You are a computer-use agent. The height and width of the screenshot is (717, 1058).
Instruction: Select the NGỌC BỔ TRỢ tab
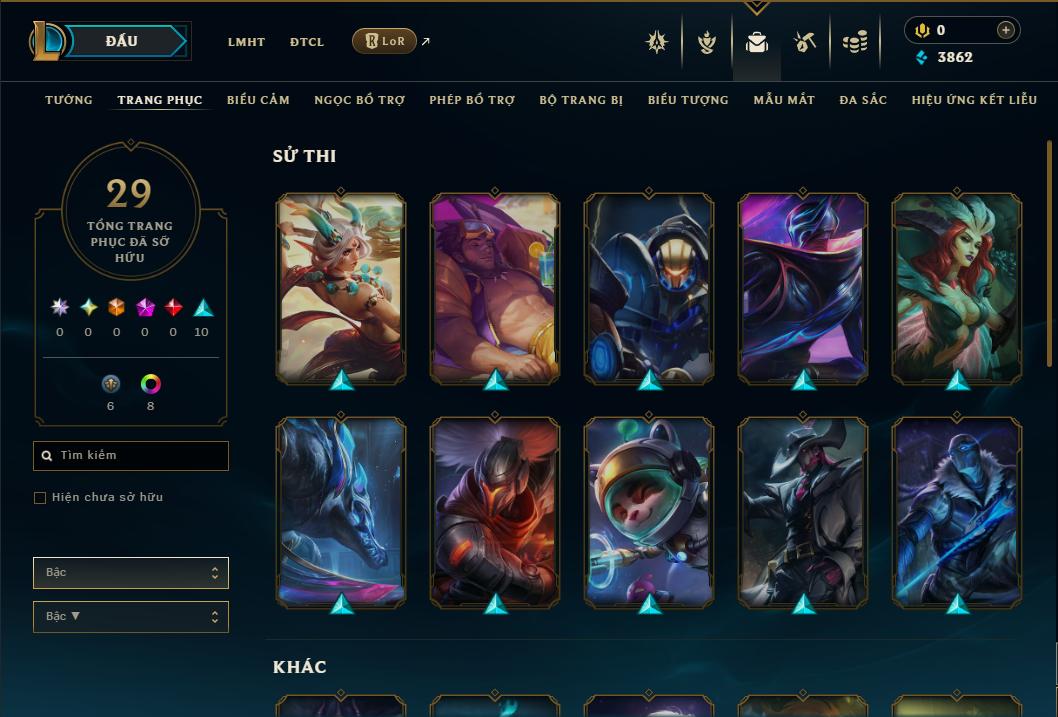(359, 100)
